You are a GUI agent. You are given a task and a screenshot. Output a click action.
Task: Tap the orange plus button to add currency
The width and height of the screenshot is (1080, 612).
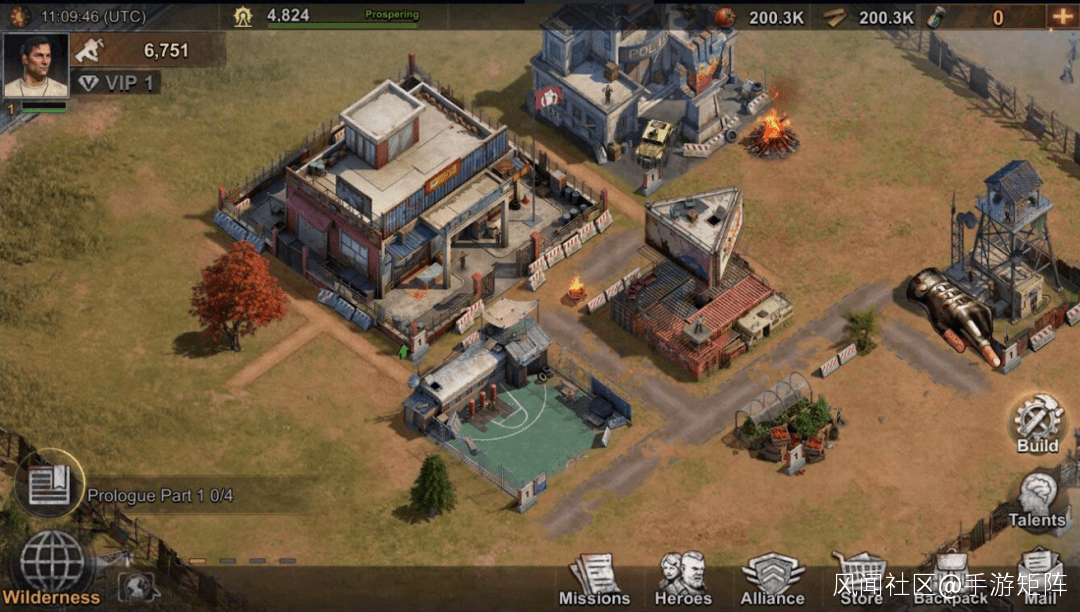click(x=1060, y=16)
